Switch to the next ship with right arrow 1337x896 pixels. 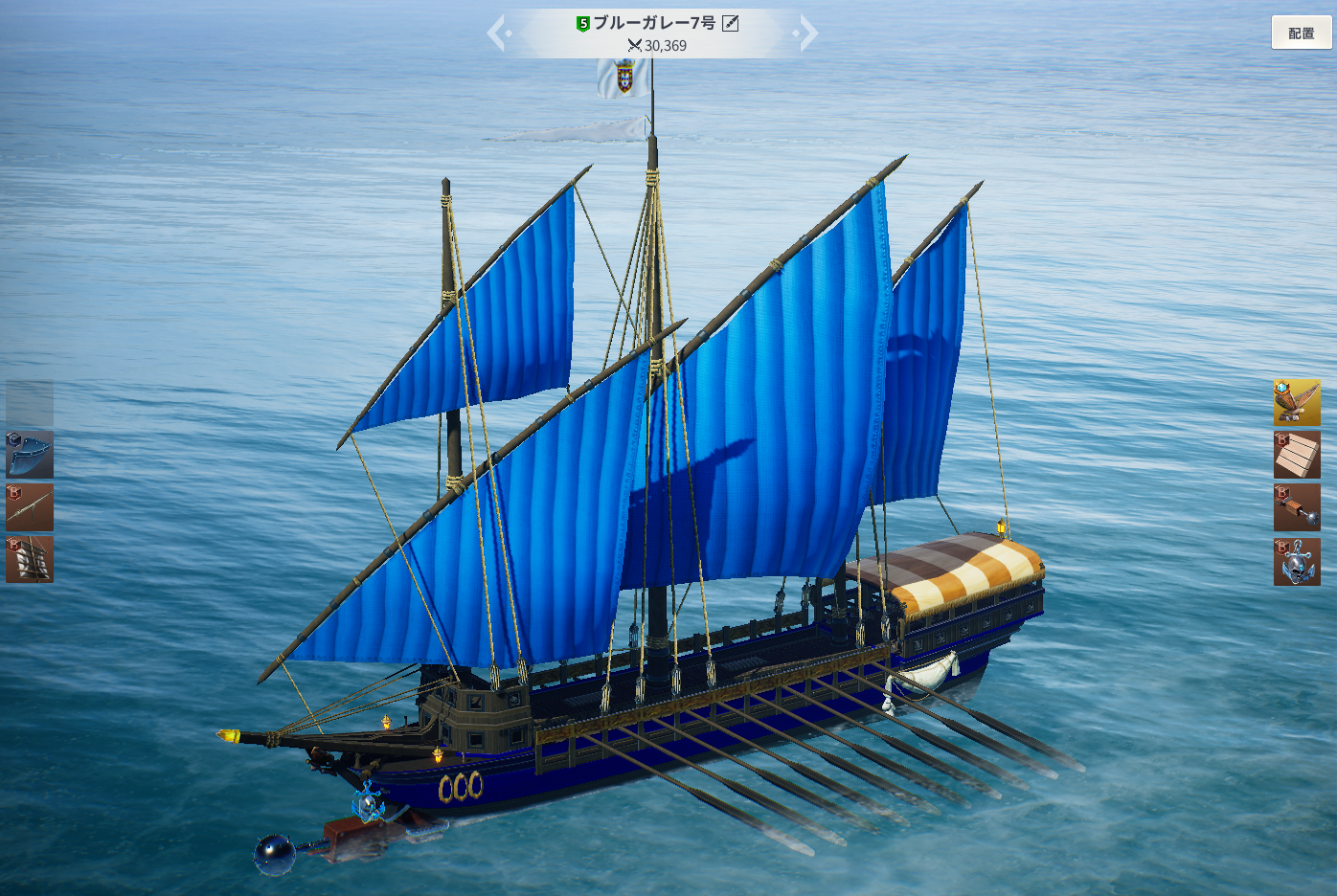click(808, 34)
